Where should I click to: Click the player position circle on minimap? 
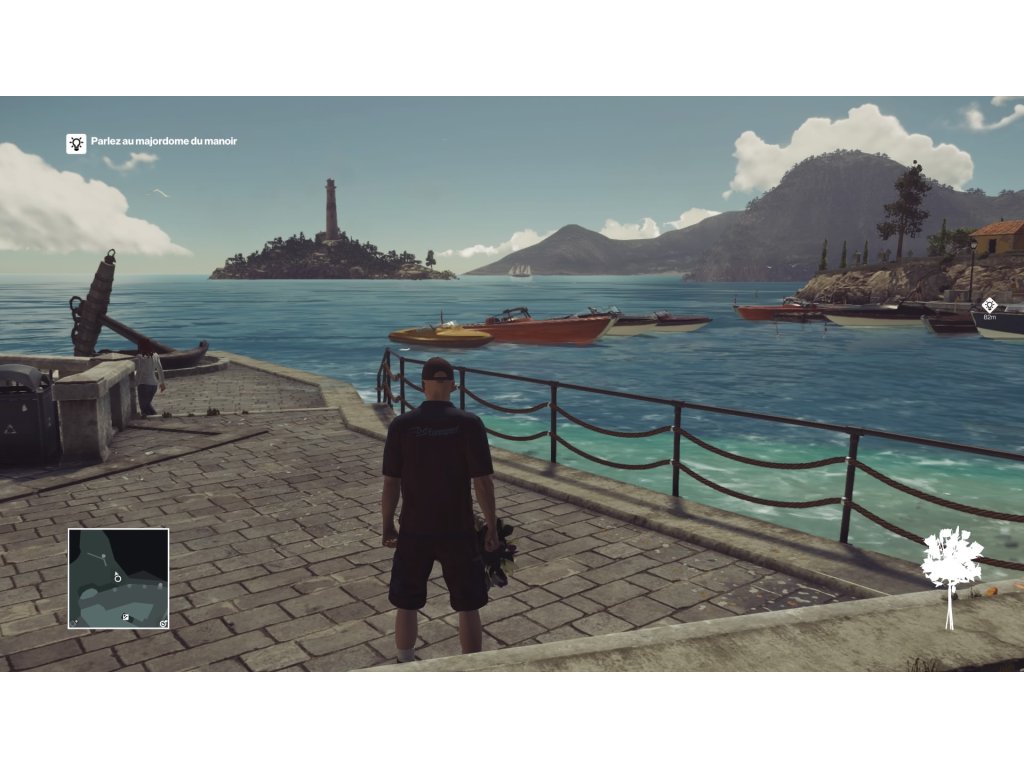tap(117, 577)
